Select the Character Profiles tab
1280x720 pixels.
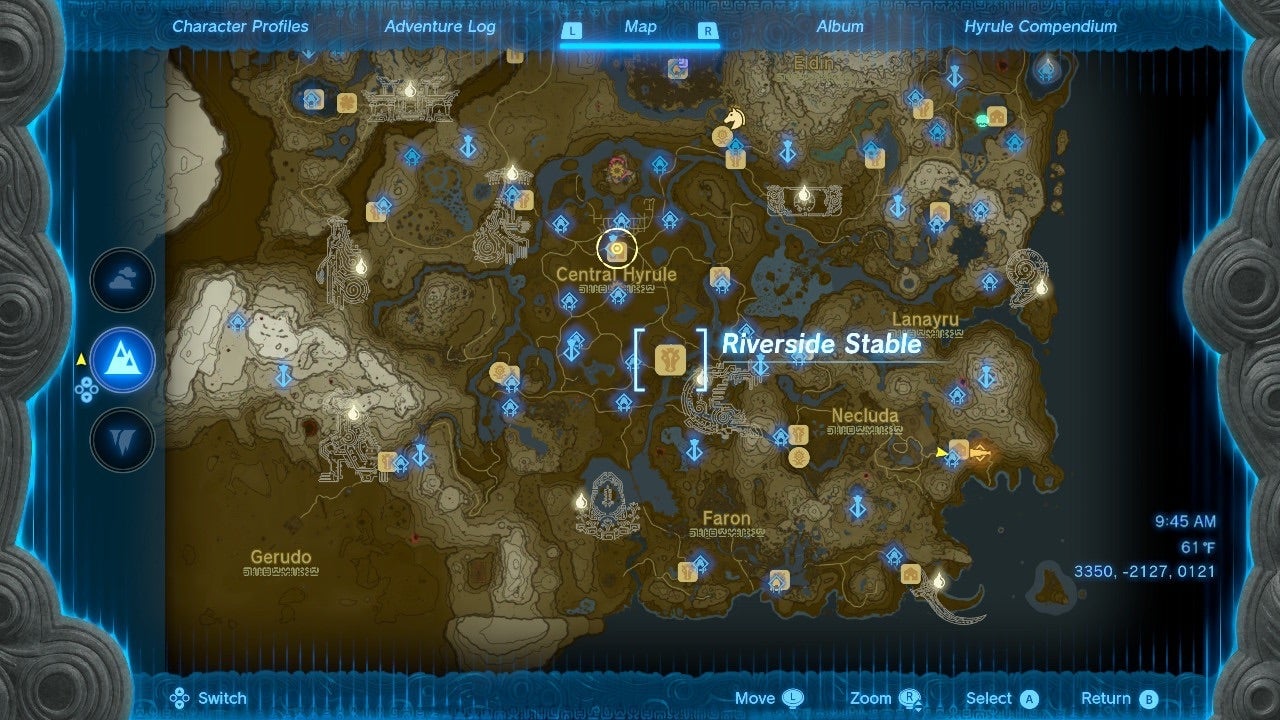click(239, 27)
